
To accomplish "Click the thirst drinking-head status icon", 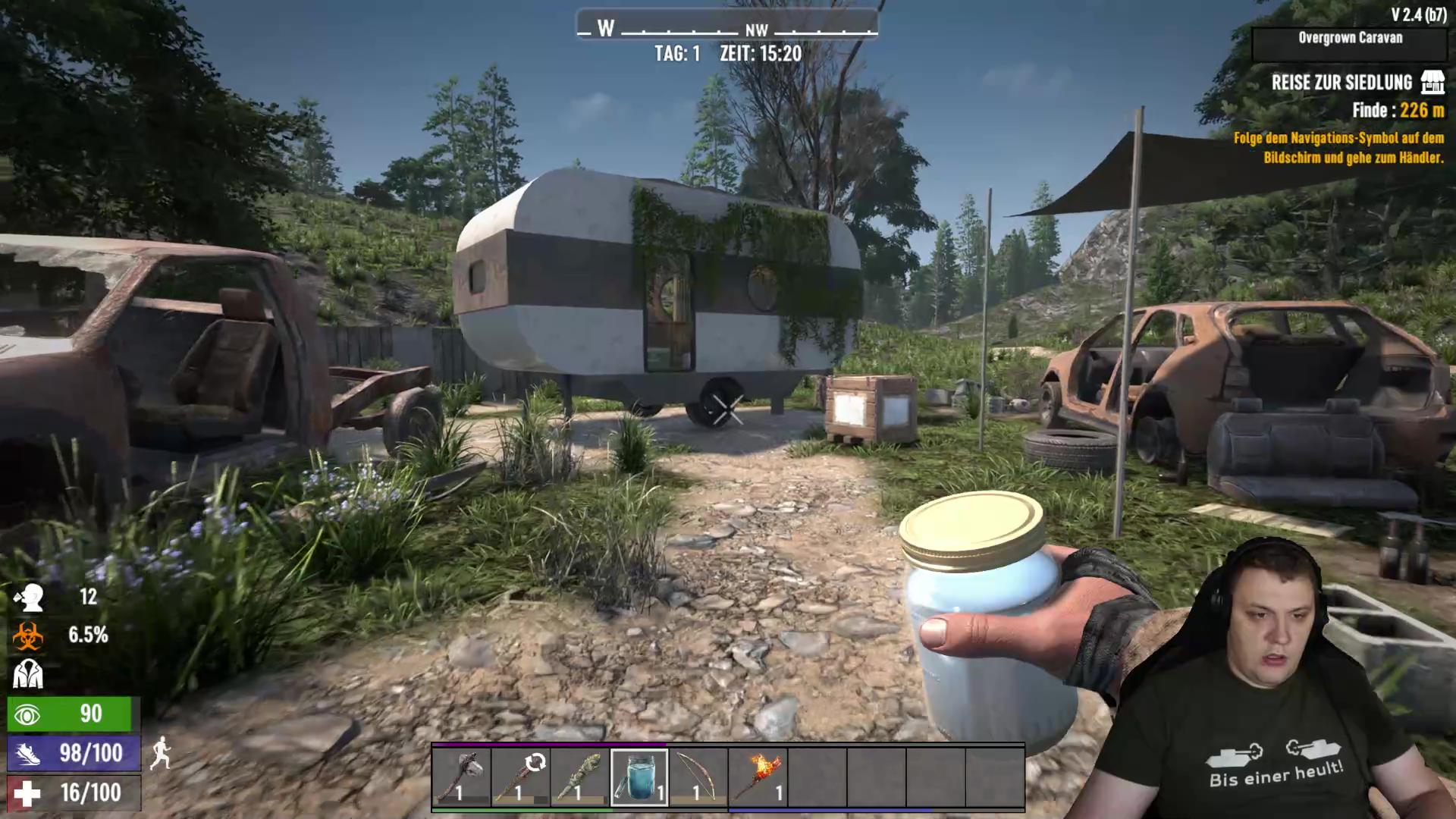I will pos(29,598).
